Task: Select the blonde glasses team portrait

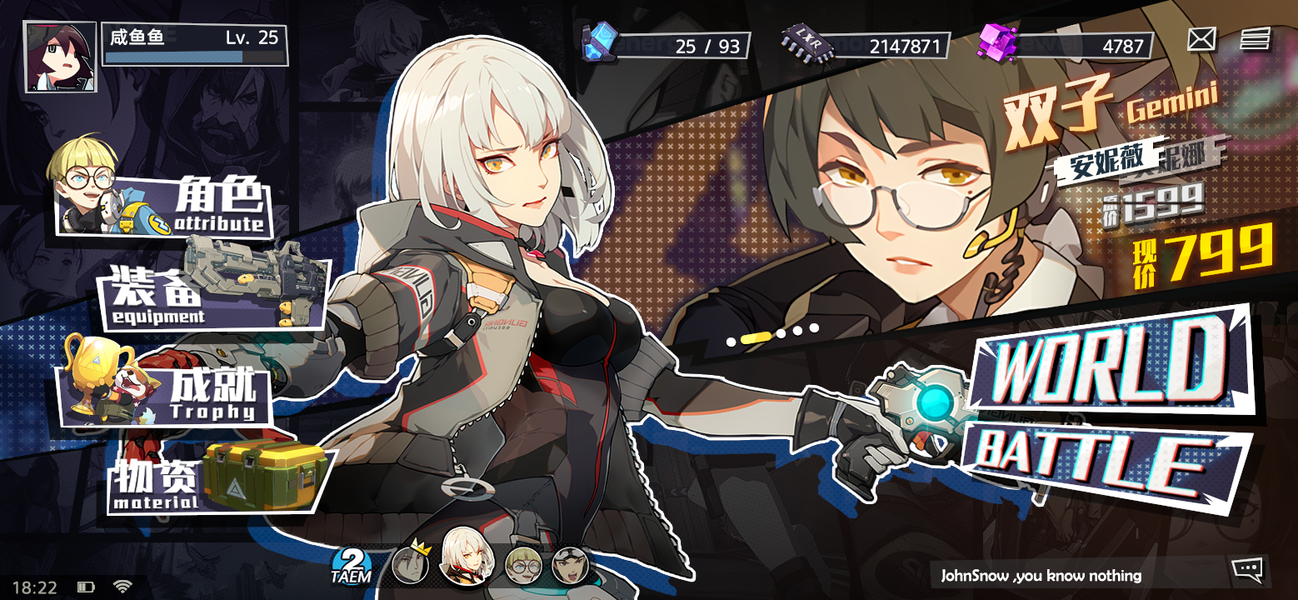Action: [522, 565]
